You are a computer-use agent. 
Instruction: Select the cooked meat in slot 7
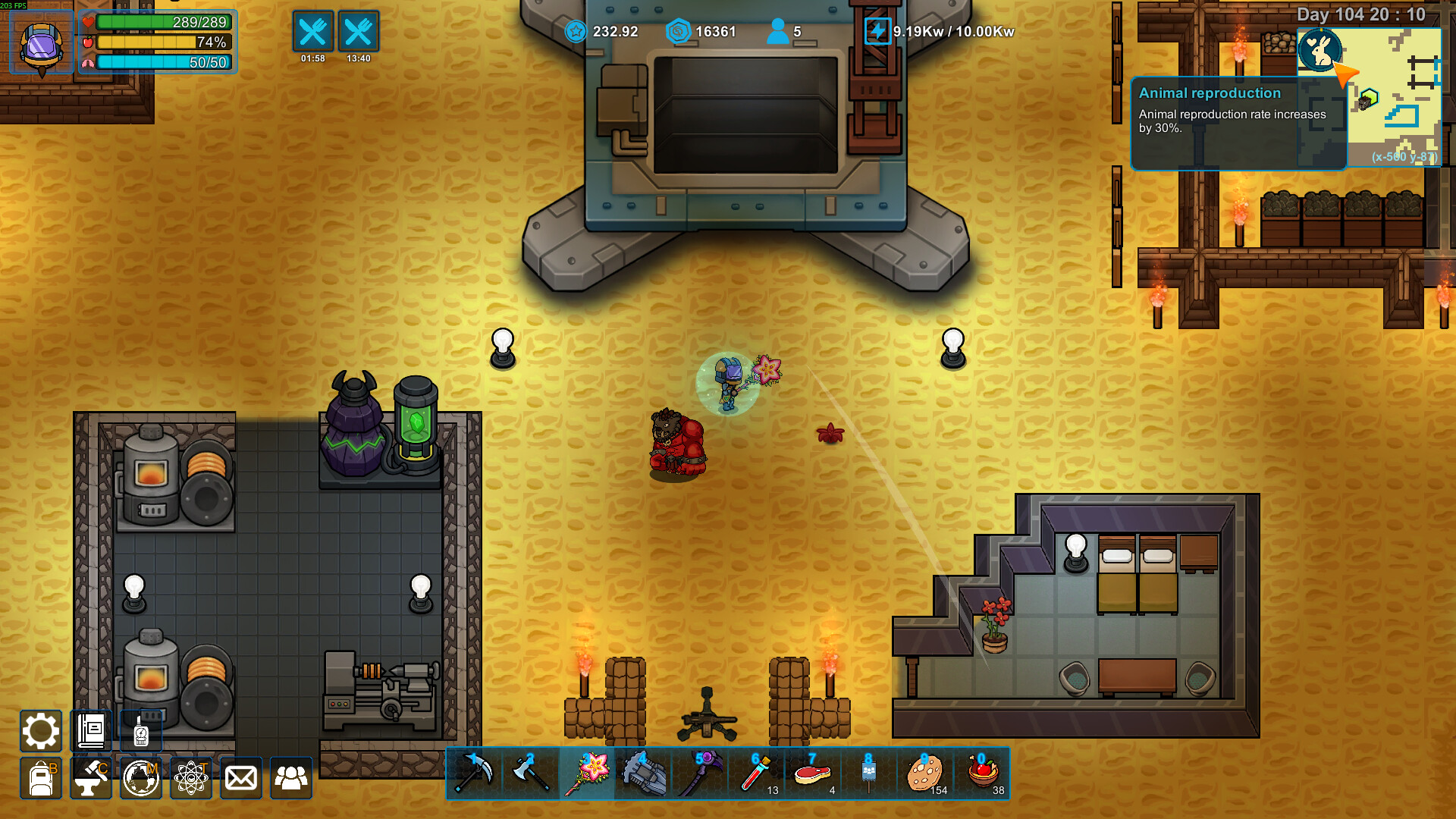pyautogui.click(x=813, y=773)
